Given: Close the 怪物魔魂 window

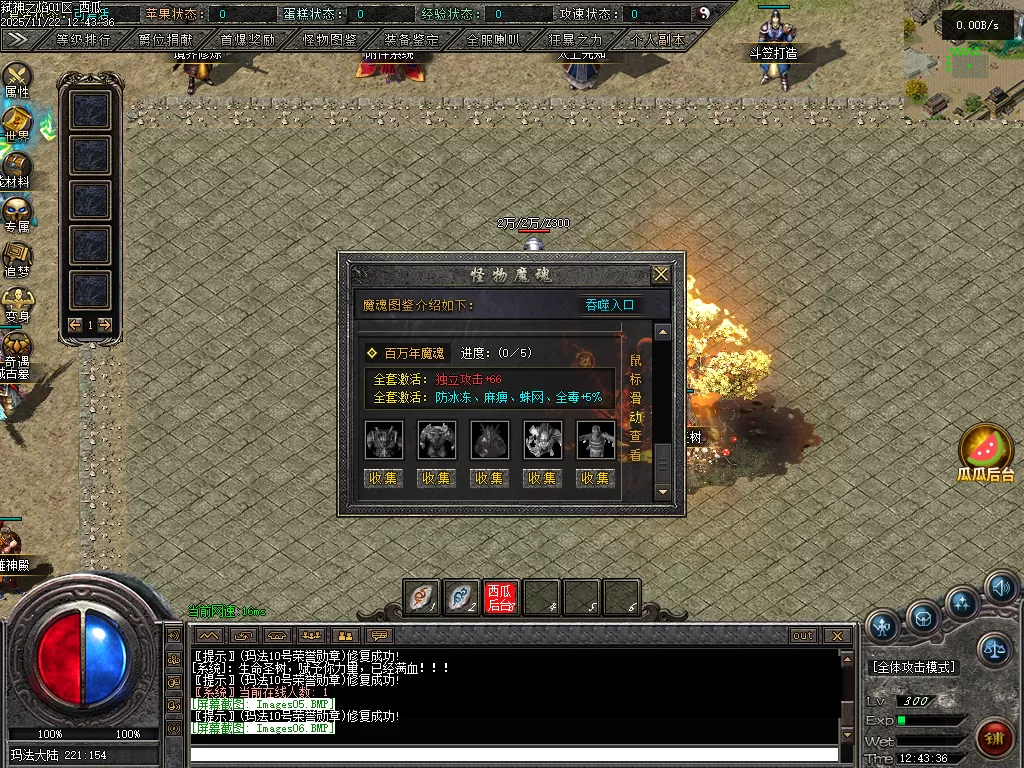Looking at the screenshot, I should 660,274.
